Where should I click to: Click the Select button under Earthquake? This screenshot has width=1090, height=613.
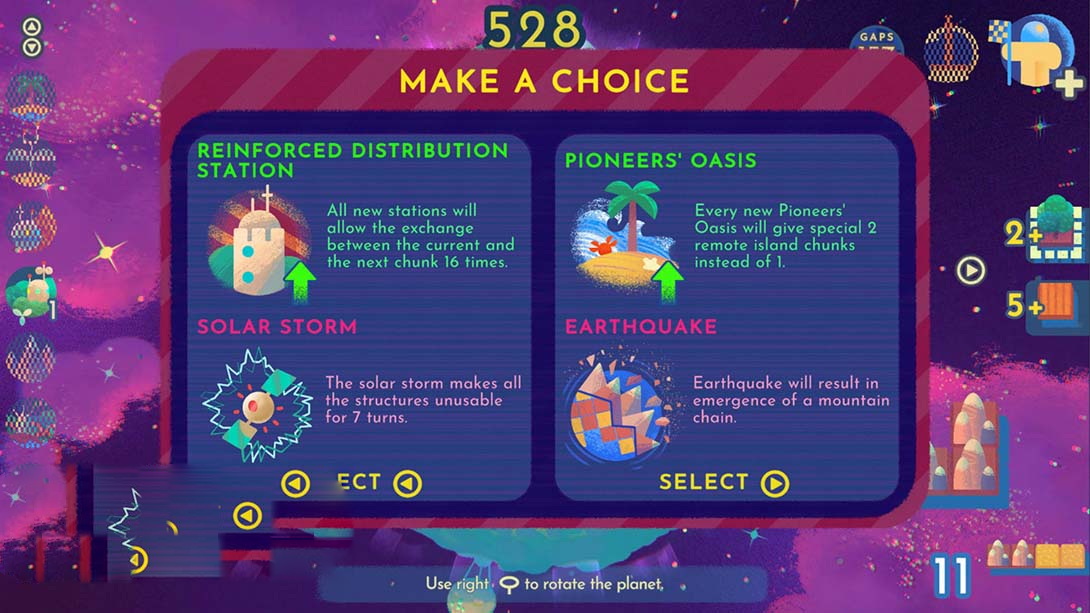pyautogui.click(x=723, y=483)
